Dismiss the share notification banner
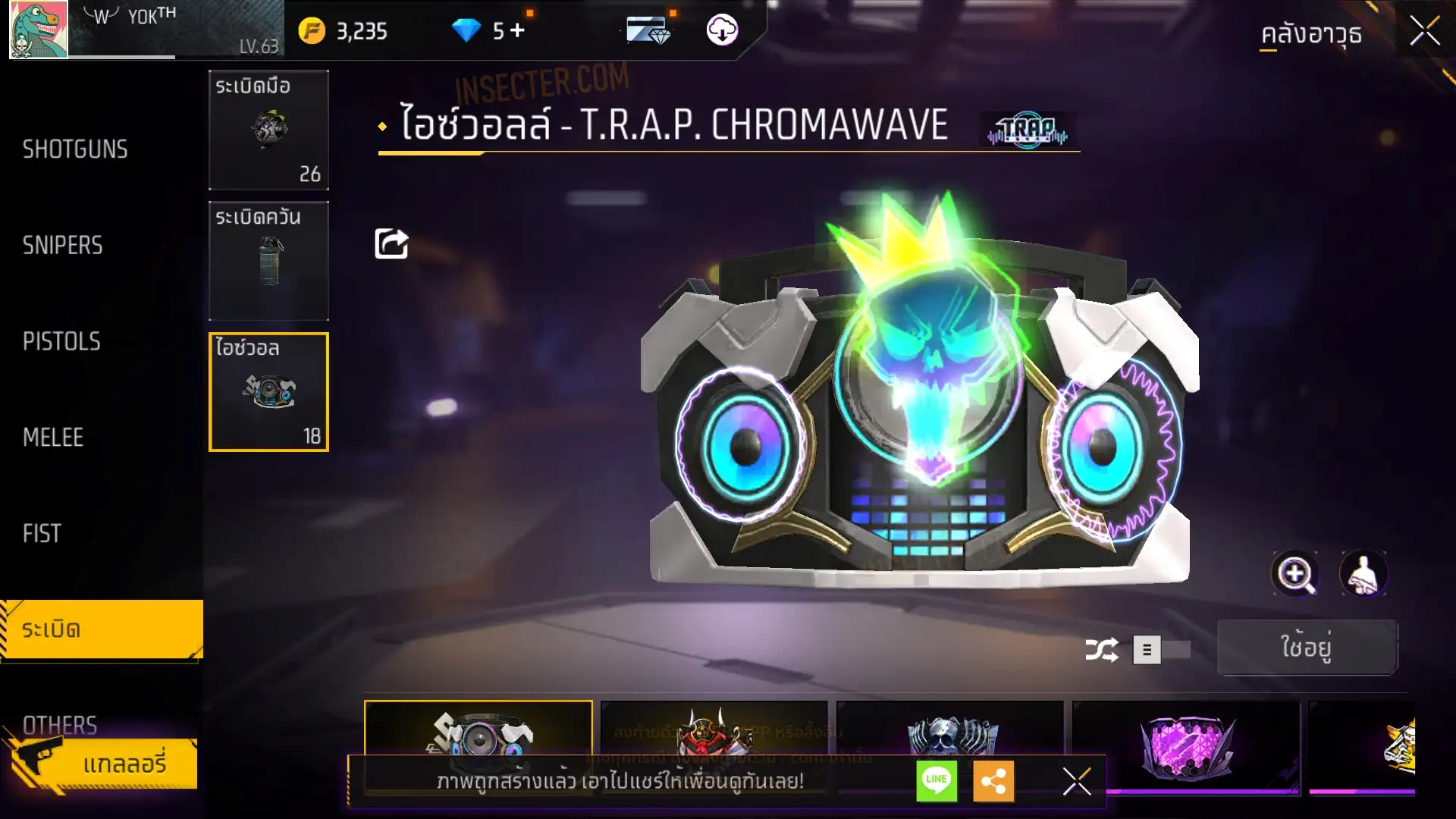The width and height of the screenshot is (1456, 819). point(1077,780)
